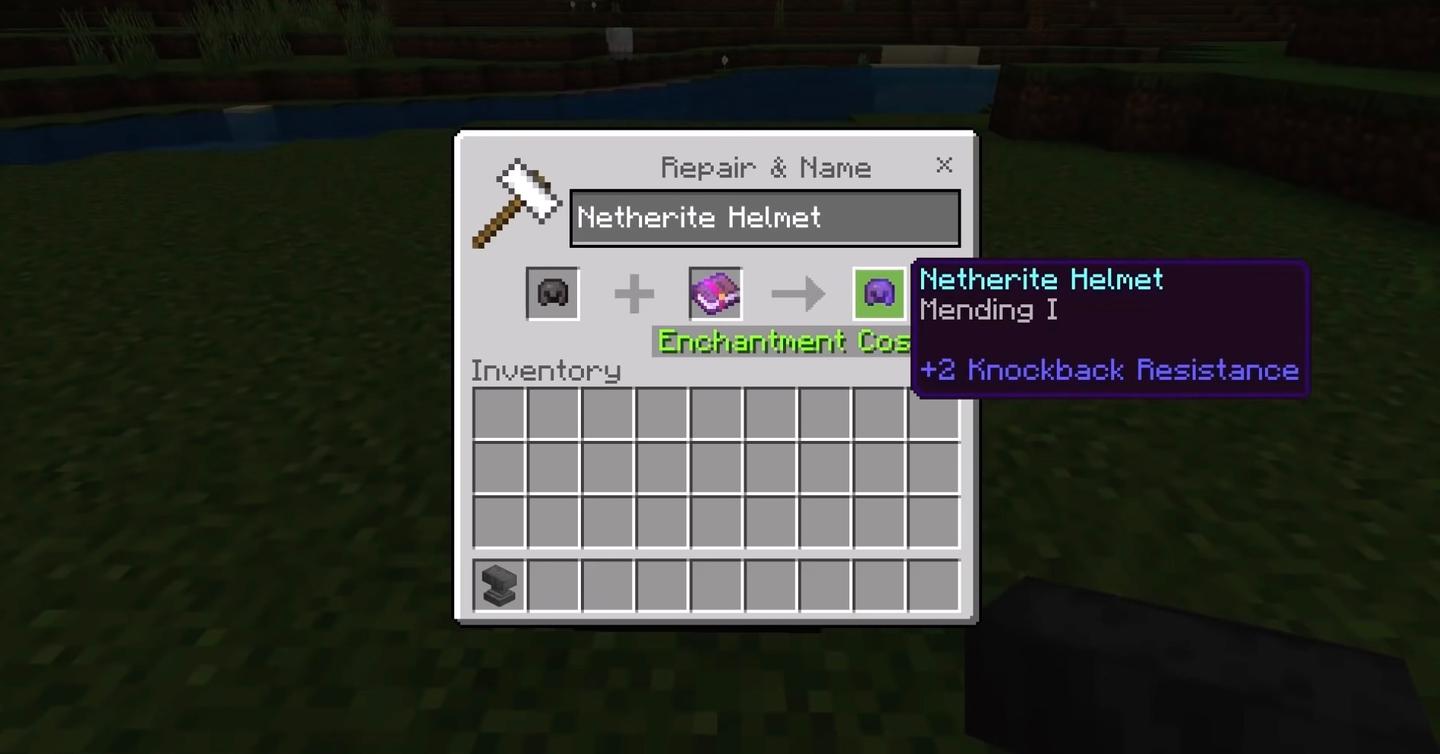
Task: Pick up the enchanted Mending book
Action: [714, 292]
